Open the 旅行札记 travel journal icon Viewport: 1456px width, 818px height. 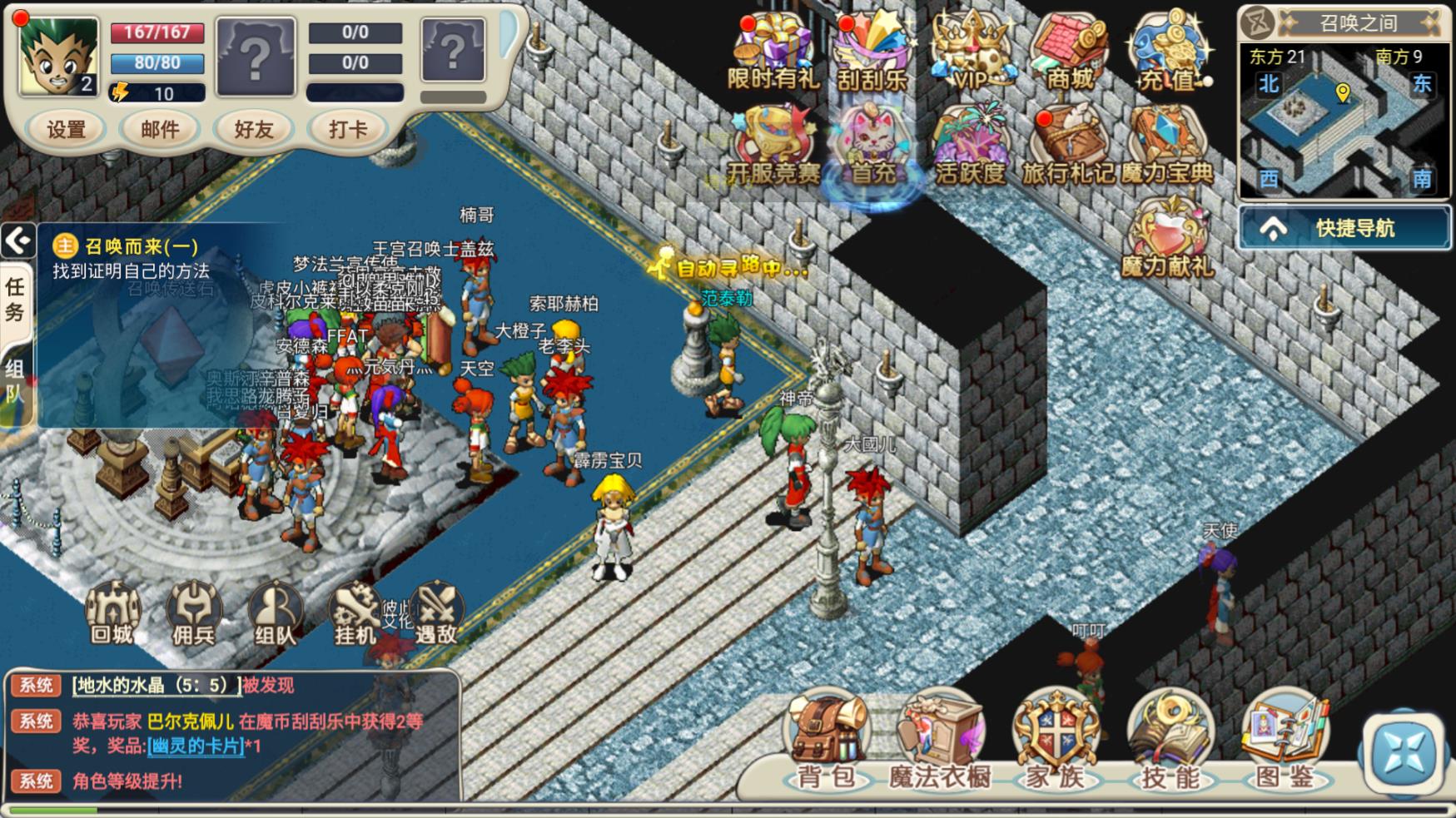point(1069,146)
